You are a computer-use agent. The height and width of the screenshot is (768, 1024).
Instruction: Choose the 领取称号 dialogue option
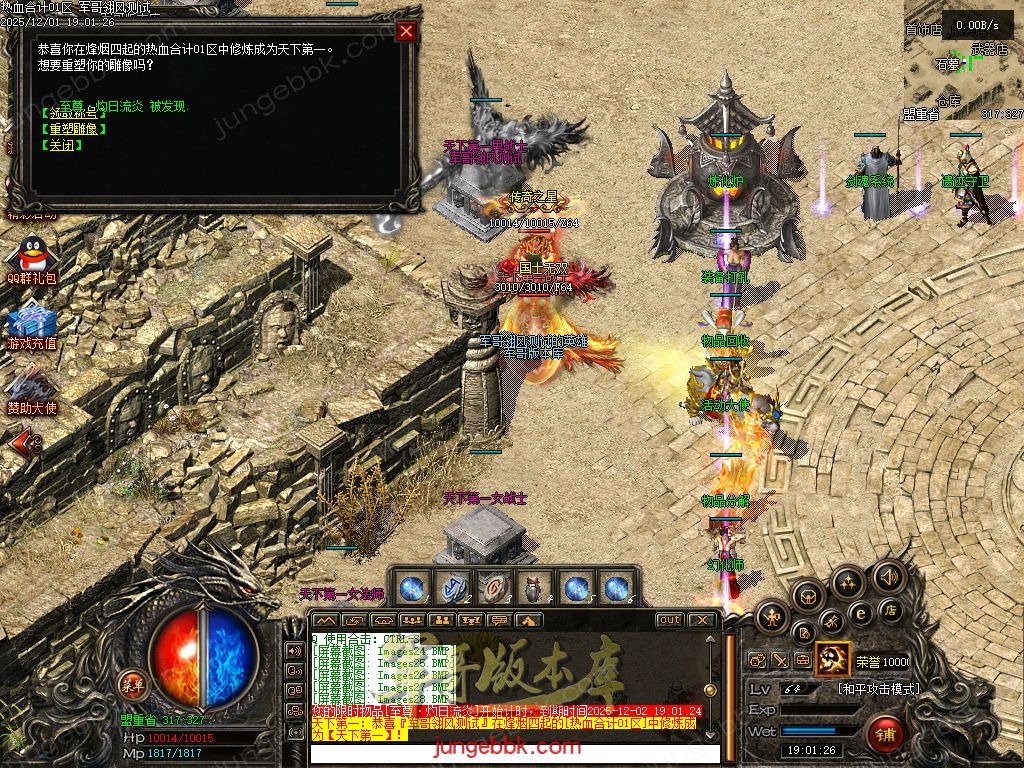[71, 112]
